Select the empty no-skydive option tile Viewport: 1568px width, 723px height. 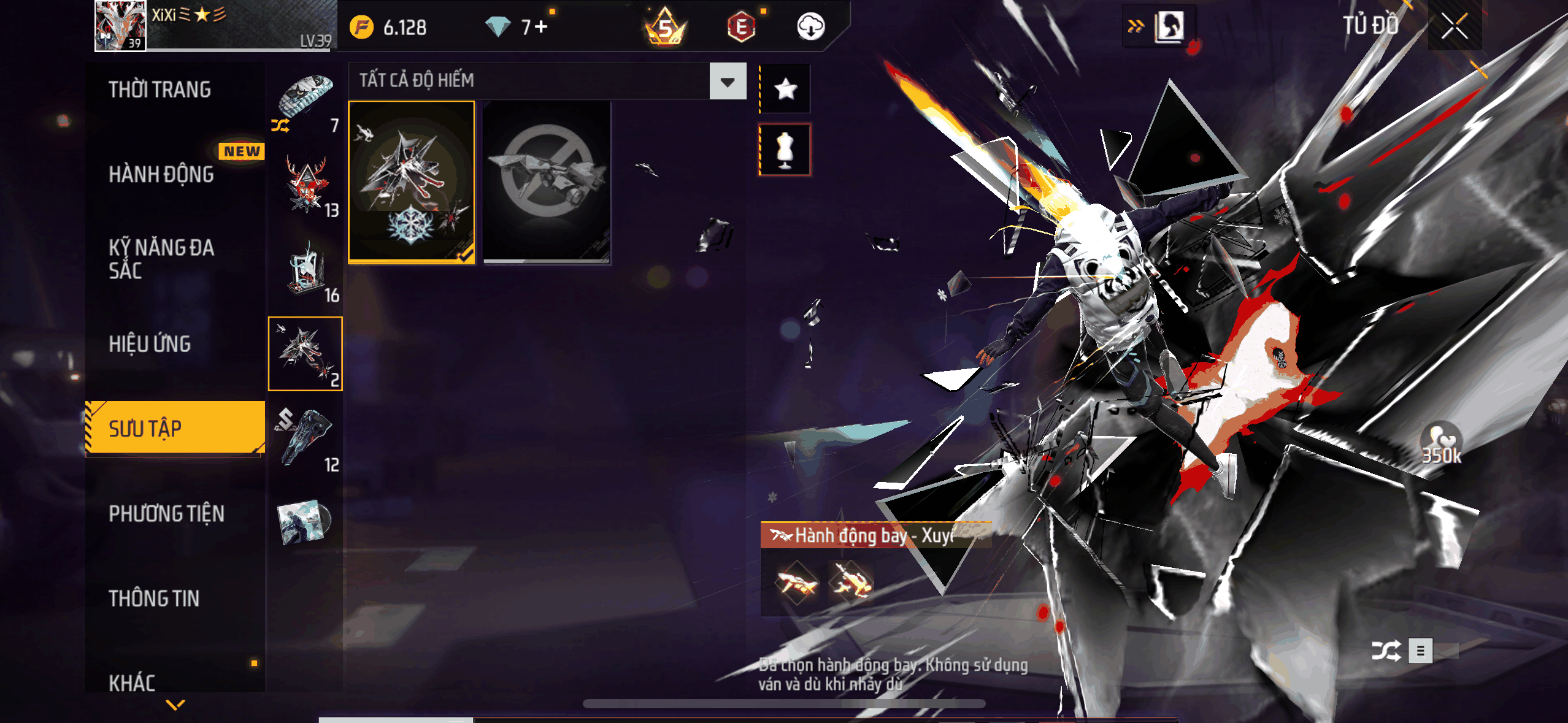coord(547,182)
